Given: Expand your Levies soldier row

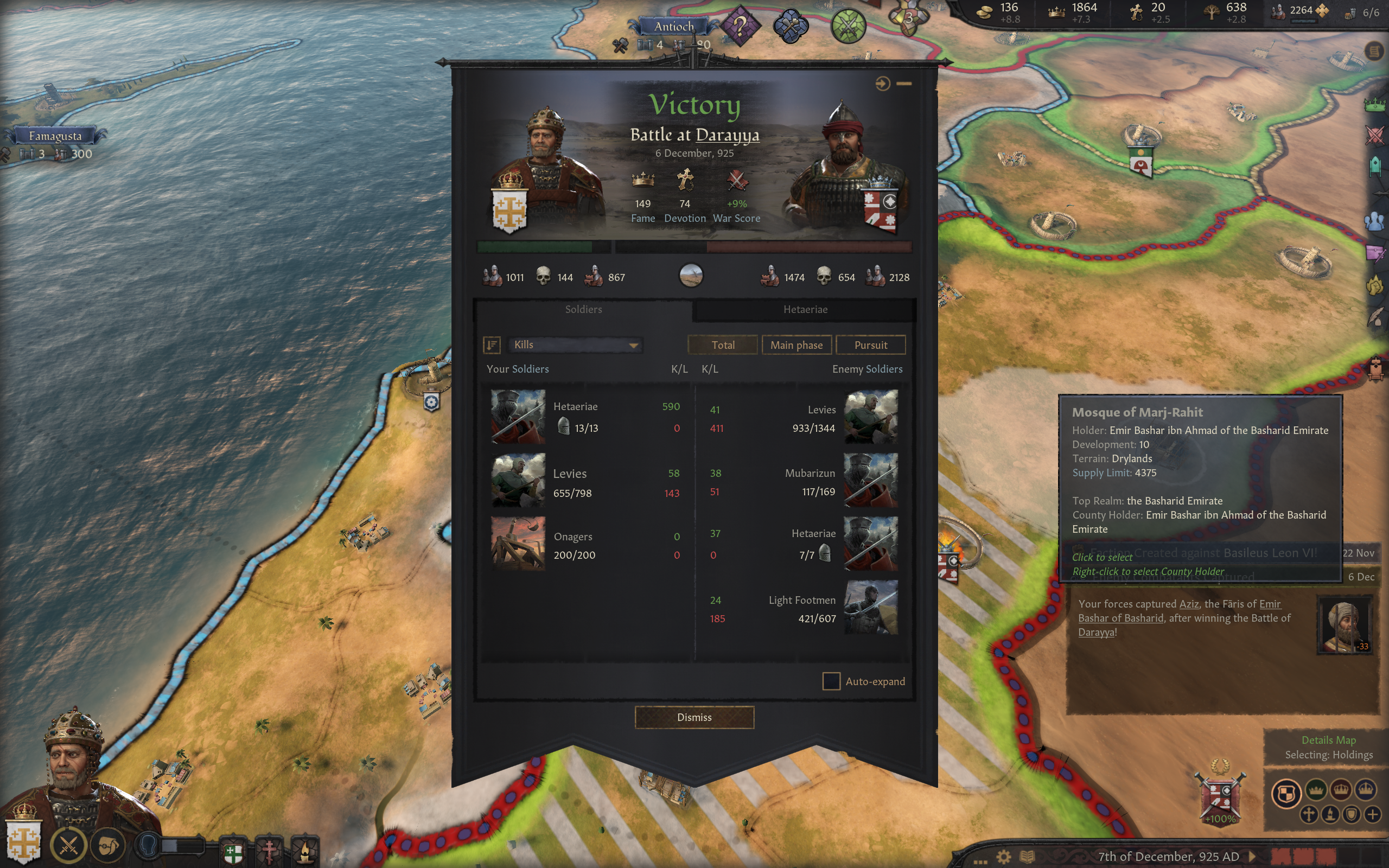Looking at the screenshot, I should pyautogui.click(x=585, y=481).
